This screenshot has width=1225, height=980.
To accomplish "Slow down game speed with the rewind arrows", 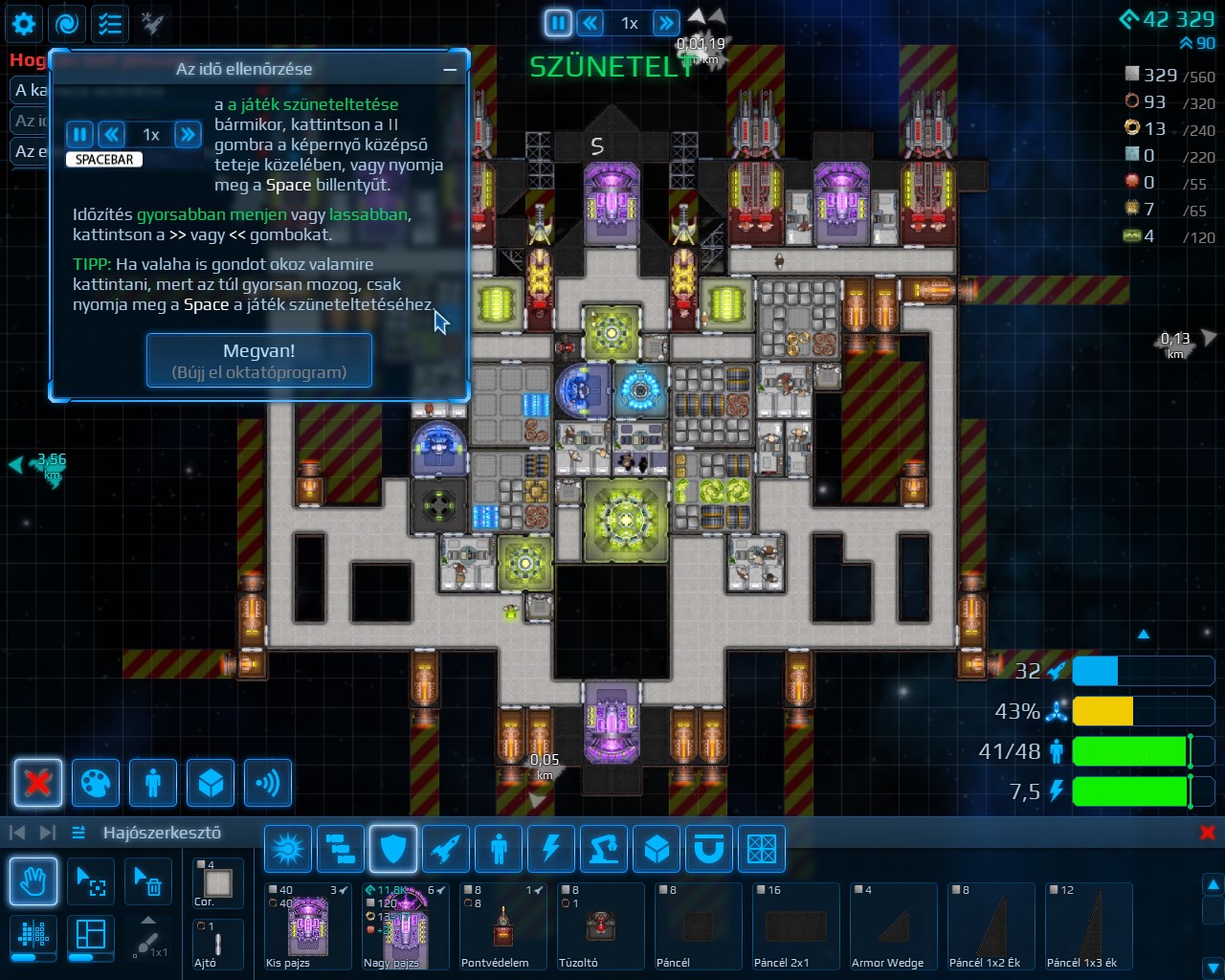I will tap(591, 23).
